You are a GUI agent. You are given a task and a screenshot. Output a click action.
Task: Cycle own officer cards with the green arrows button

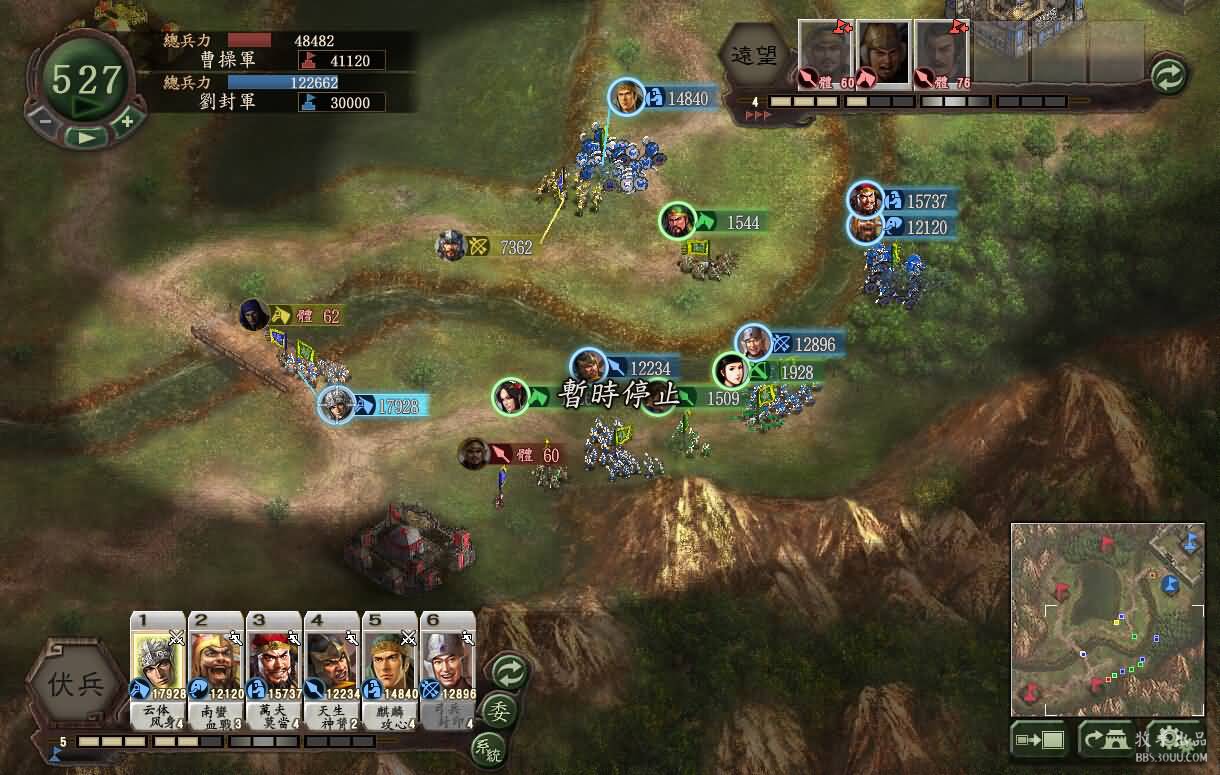[x=509, y=672]
